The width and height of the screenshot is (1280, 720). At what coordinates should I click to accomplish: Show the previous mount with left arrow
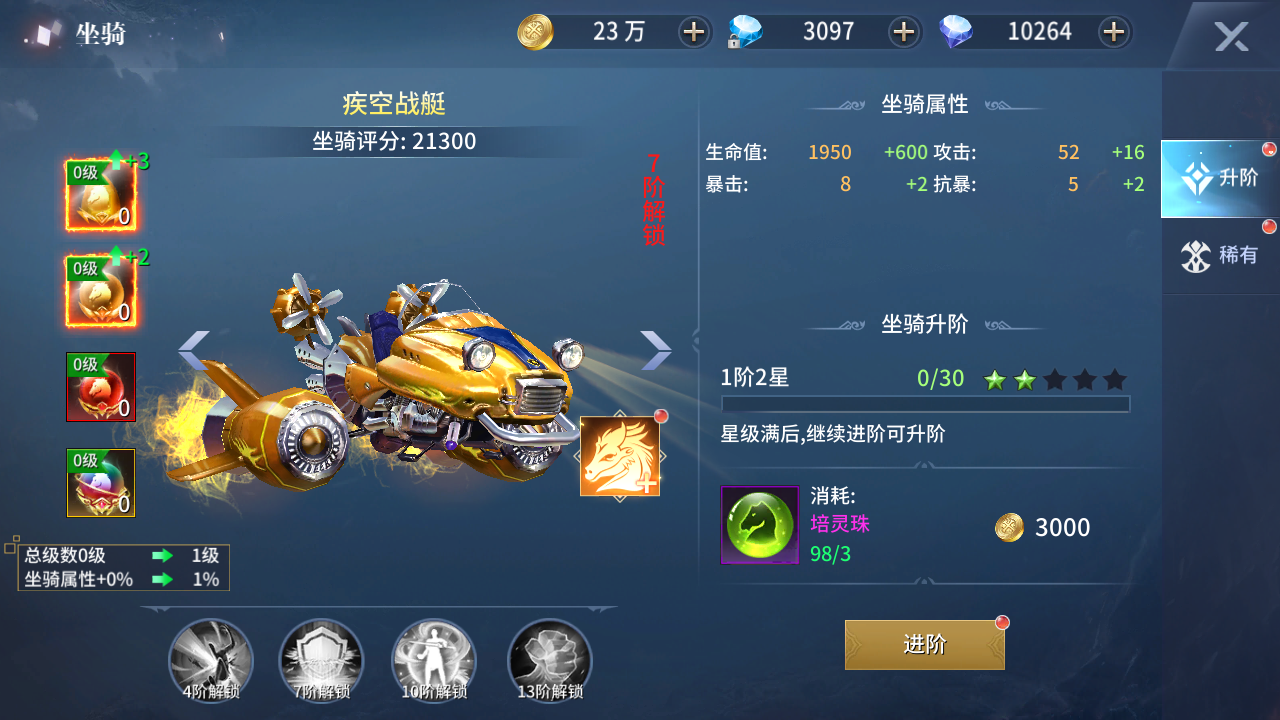[x=193, y=350]
